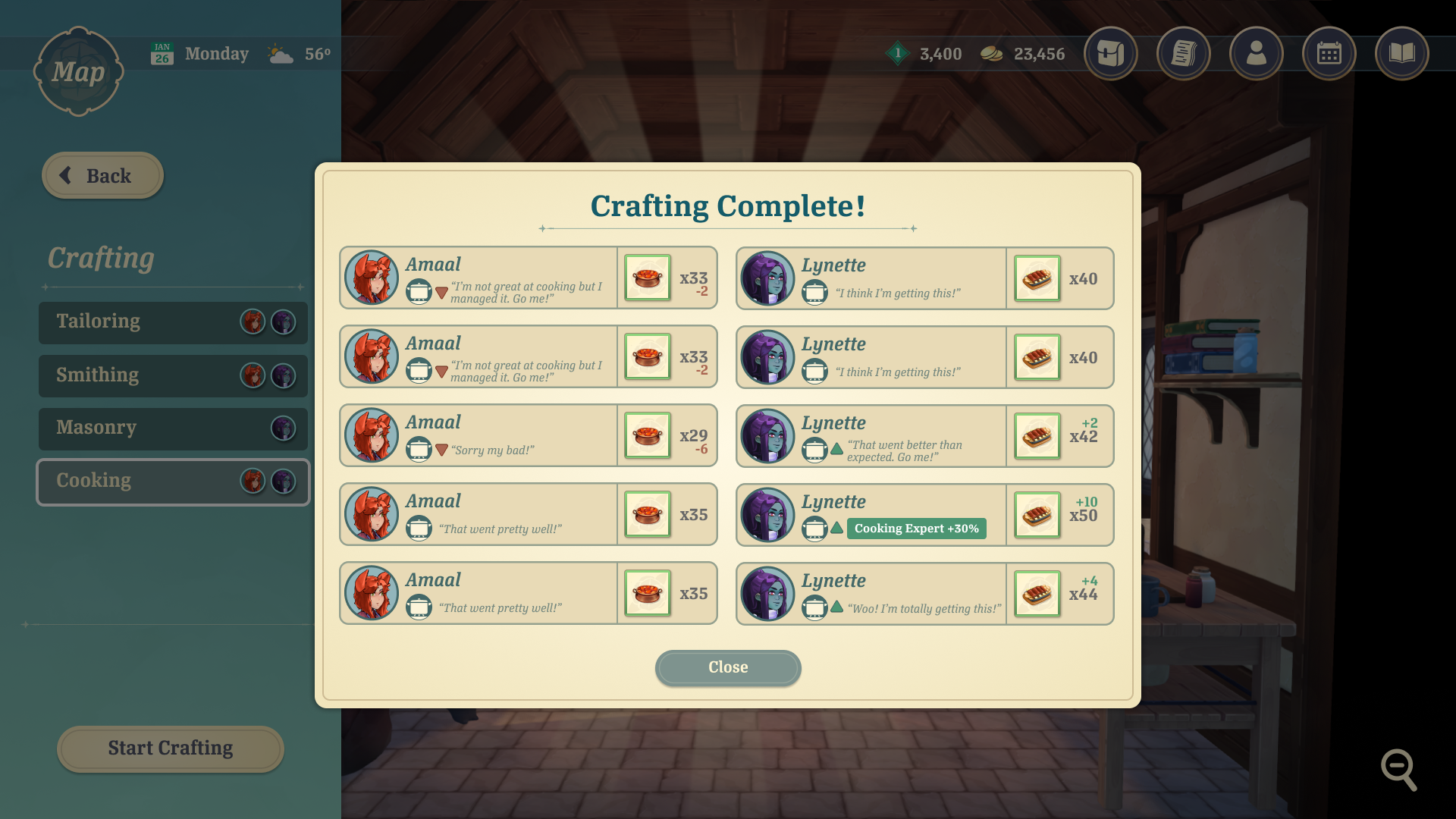
Task: Open the Map
Action: [x=78, y=72]
